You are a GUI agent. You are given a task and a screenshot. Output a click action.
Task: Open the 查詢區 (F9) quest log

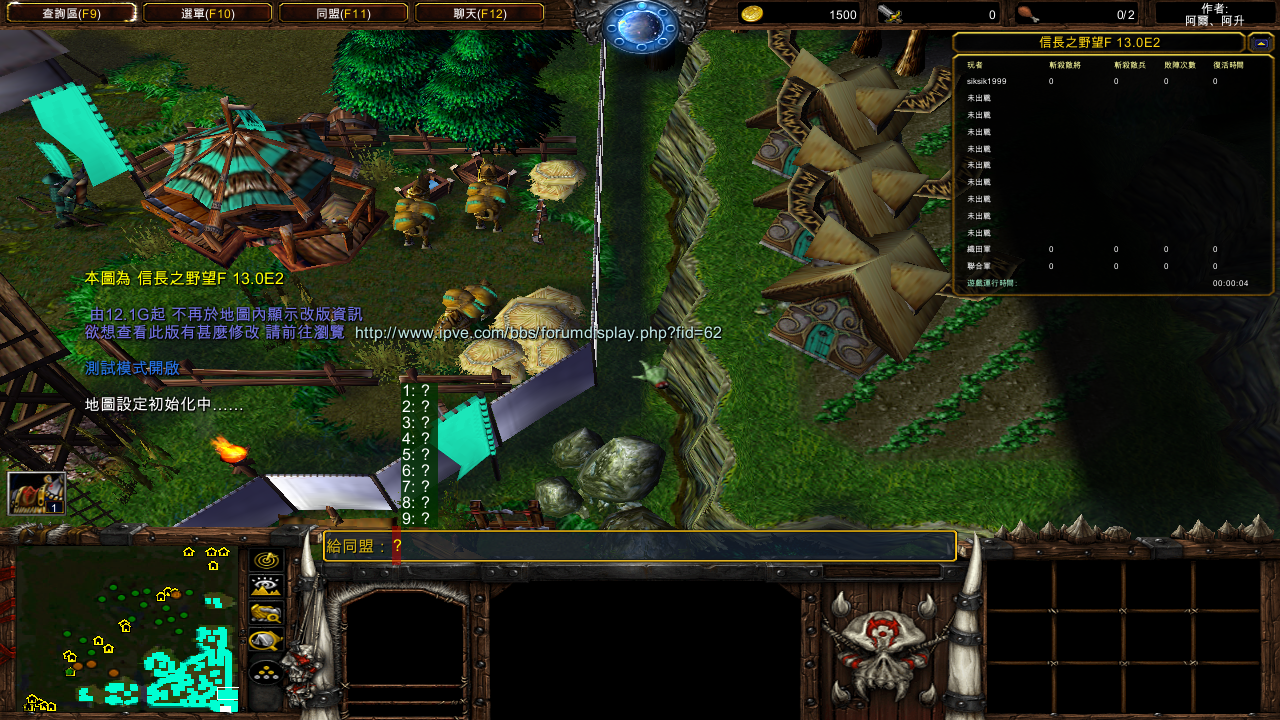point(69,14)
